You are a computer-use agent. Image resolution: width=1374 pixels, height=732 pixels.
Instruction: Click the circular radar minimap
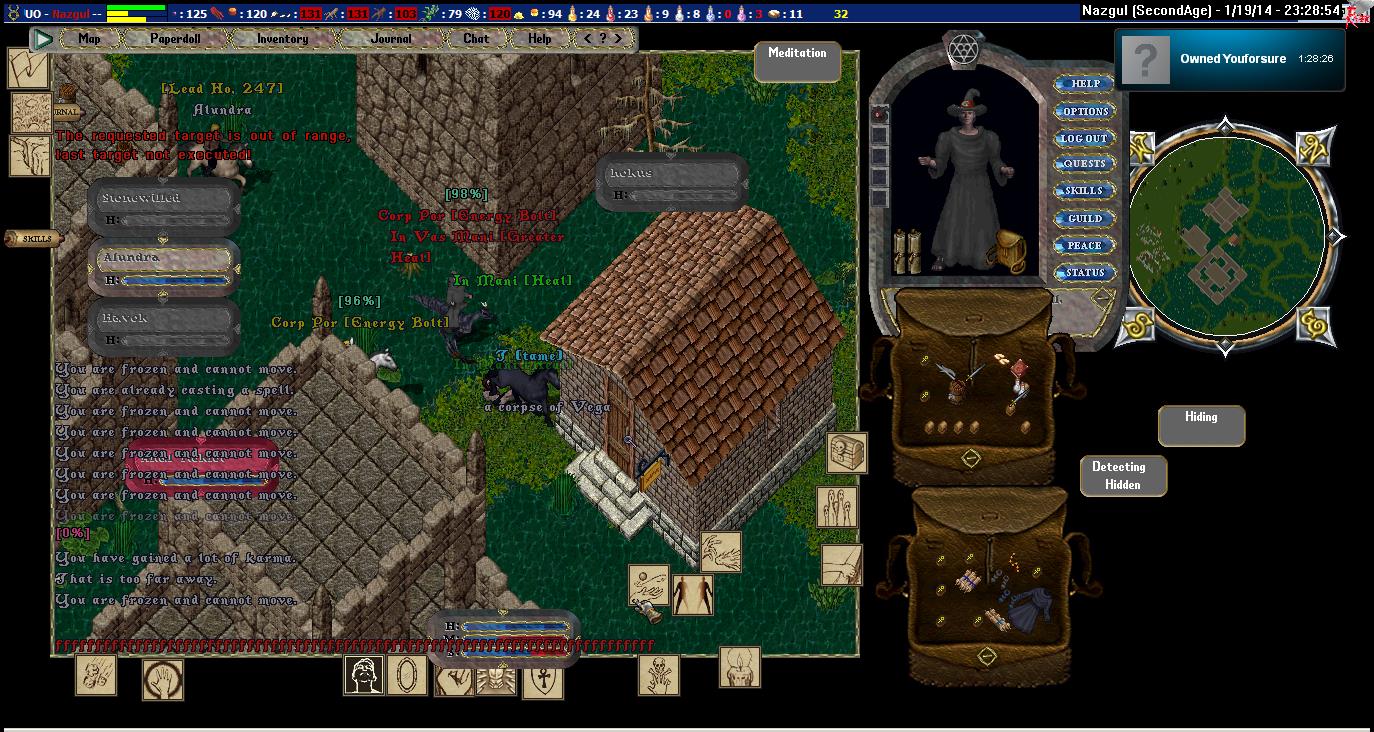coord(1227,237)
